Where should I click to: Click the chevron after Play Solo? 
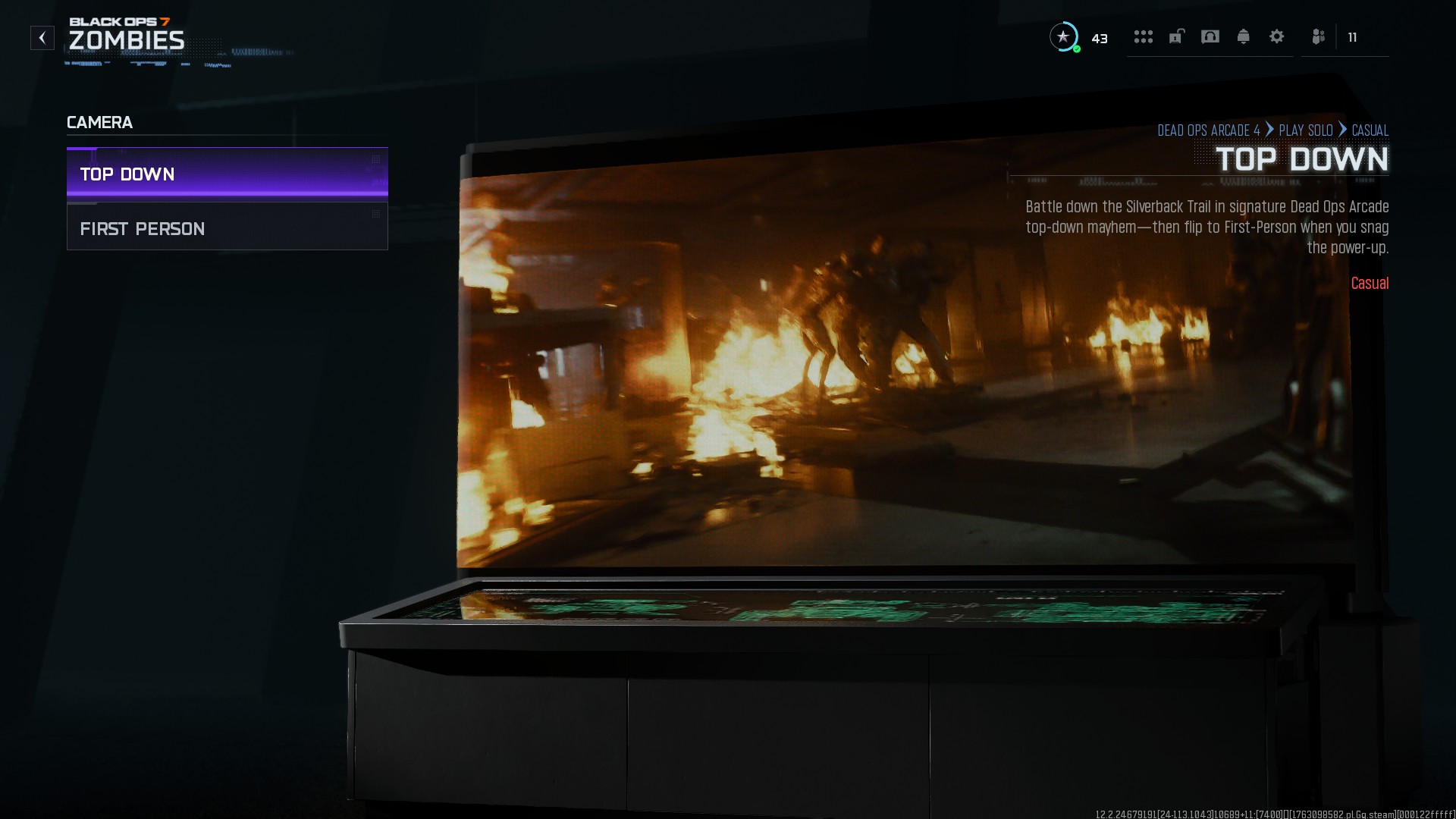[1343, 130]
